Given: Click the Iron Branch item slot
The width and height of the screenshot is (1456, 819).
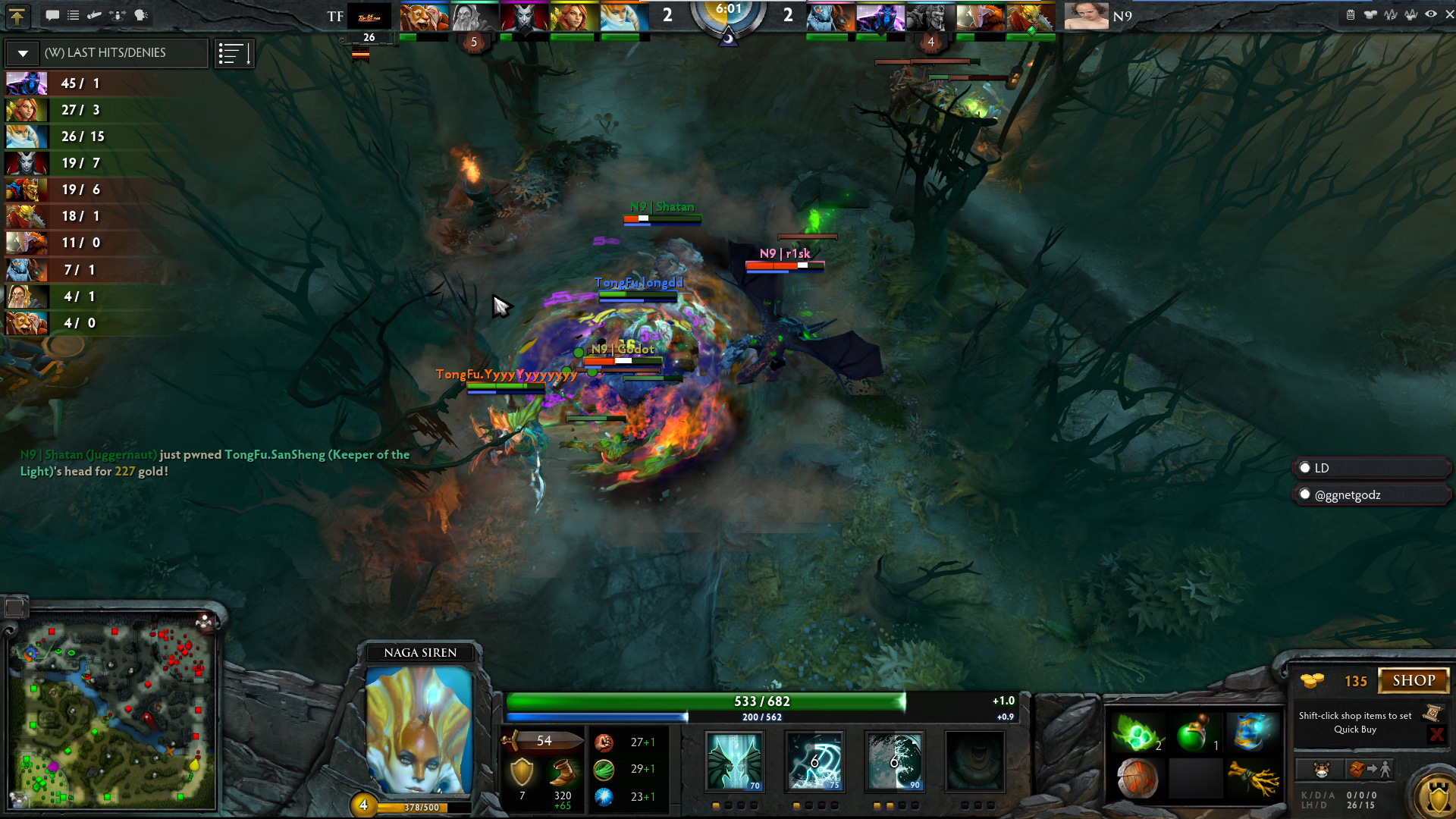Looking at the screenshot, I should [x=1253, y=779].
